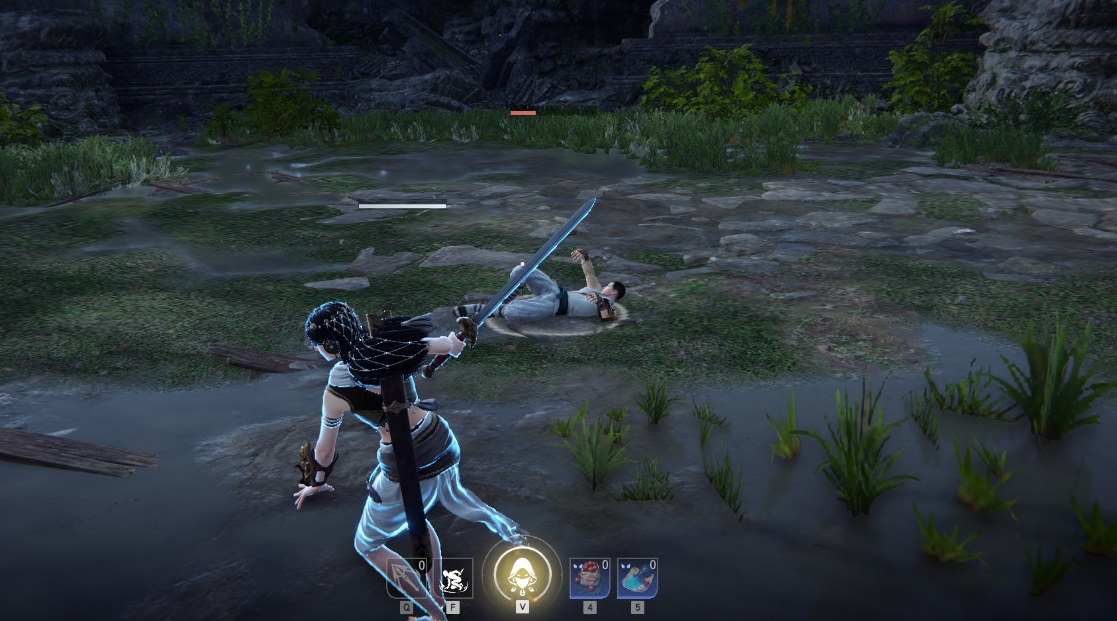The image size is (1117, 621).
Task: Activate the crouching figure skill
Action: 454,578
